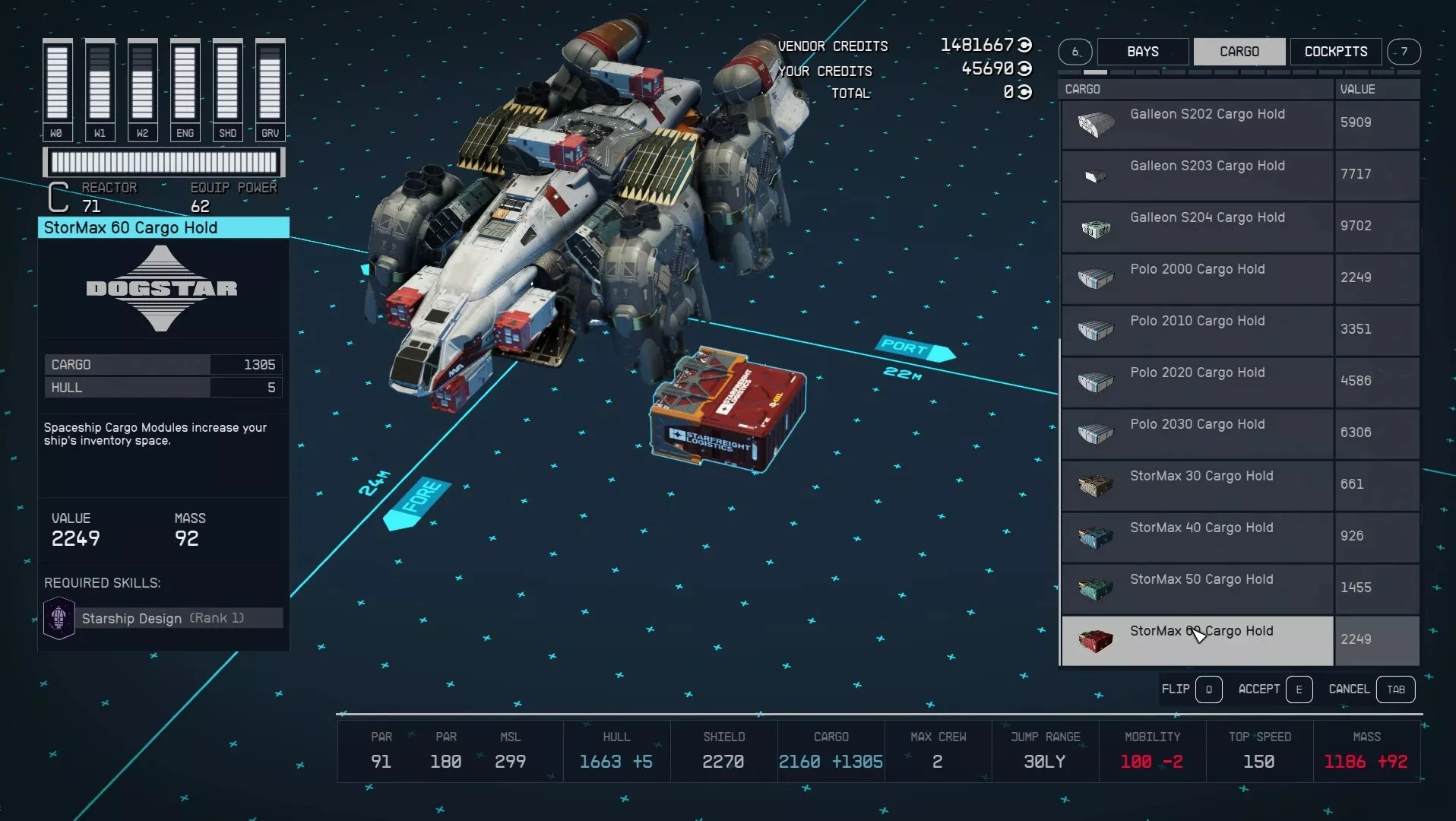
Task: Select StorMax 50 Cargo Hold
Action: (x=1201, y=588)
